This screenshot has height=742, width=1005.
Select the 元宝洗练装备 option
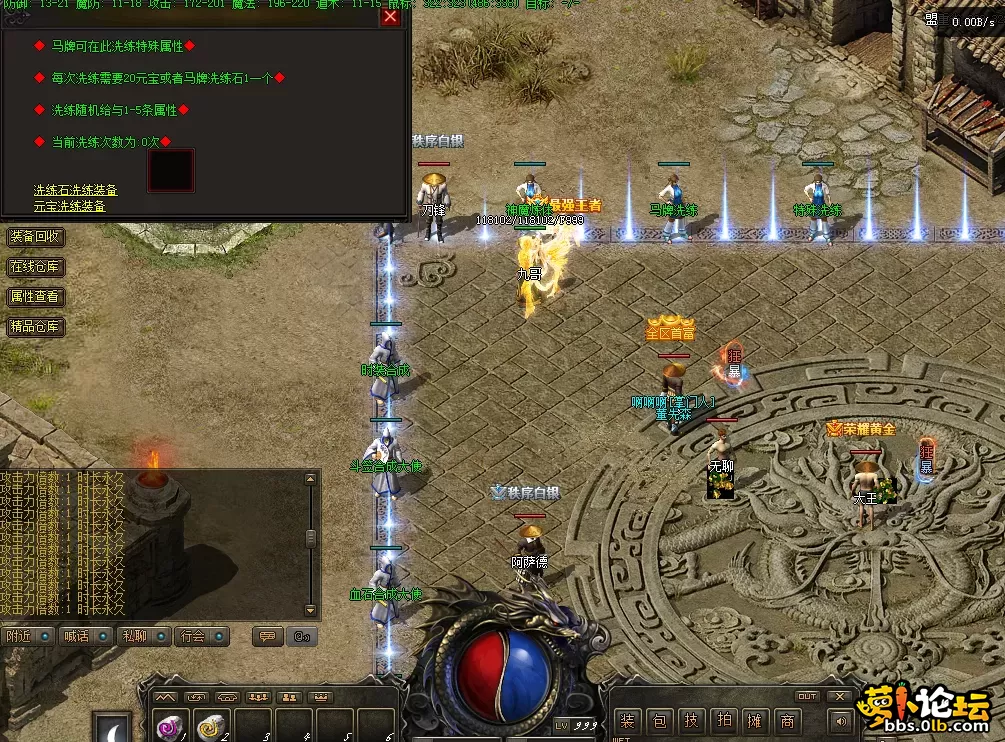coord(69,206)
